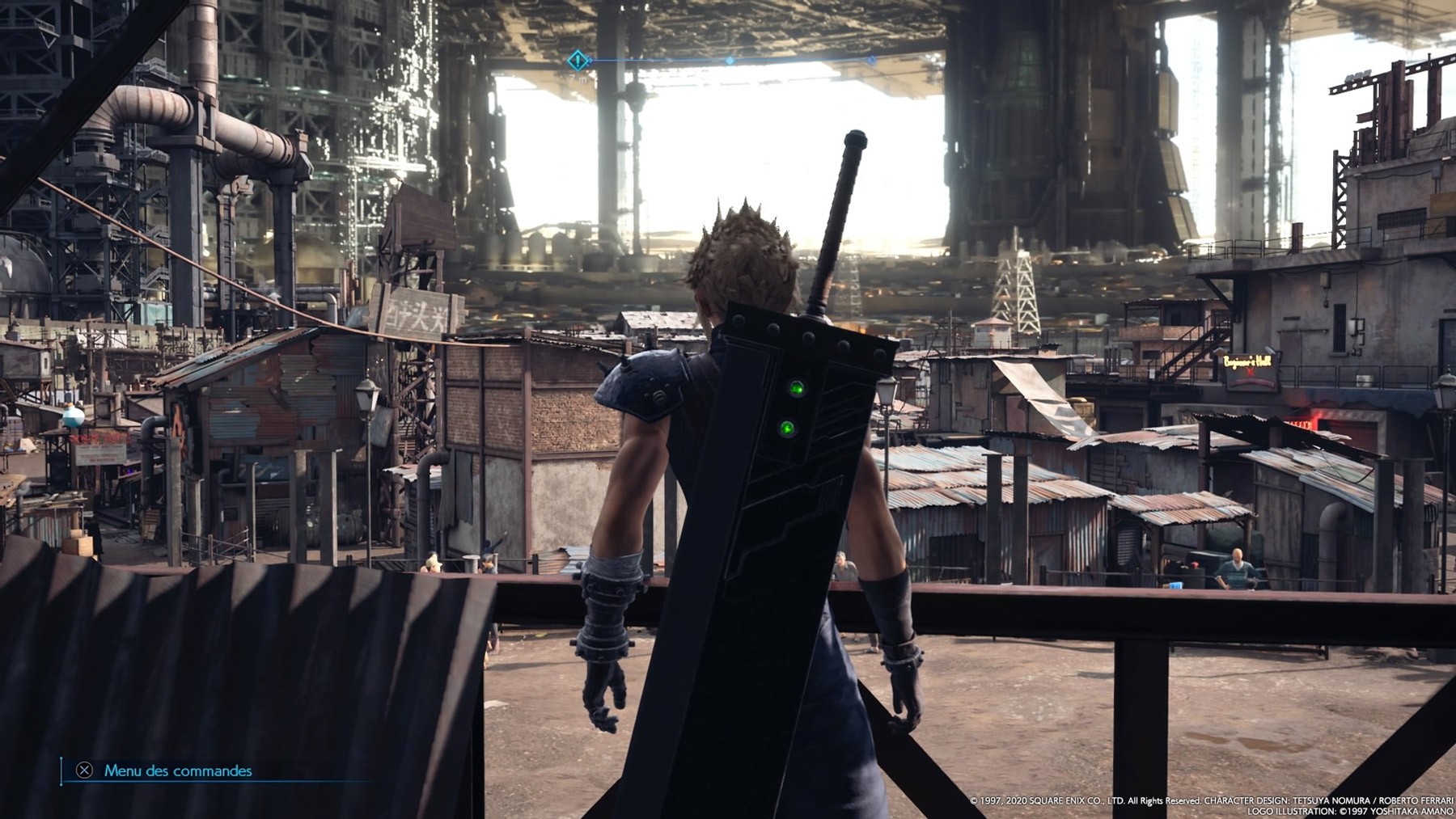Image resolution: width=1456 pixels, height=819 pixels.
Task: Click the cyan diamond waypoint on the compass line
Action: click(x=730, y=60)
